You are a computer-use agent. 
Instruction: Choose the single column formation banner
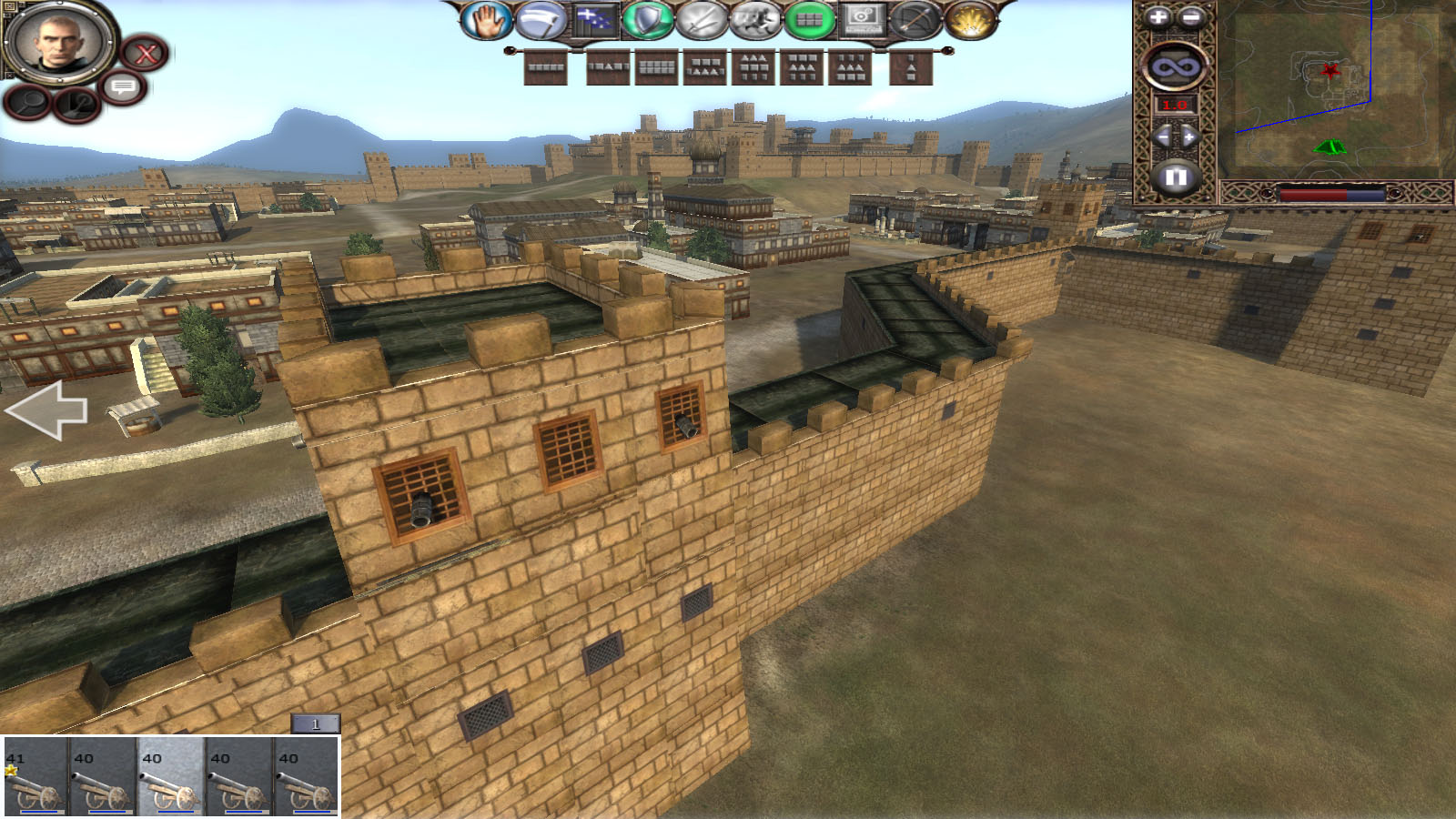[911, 67]
